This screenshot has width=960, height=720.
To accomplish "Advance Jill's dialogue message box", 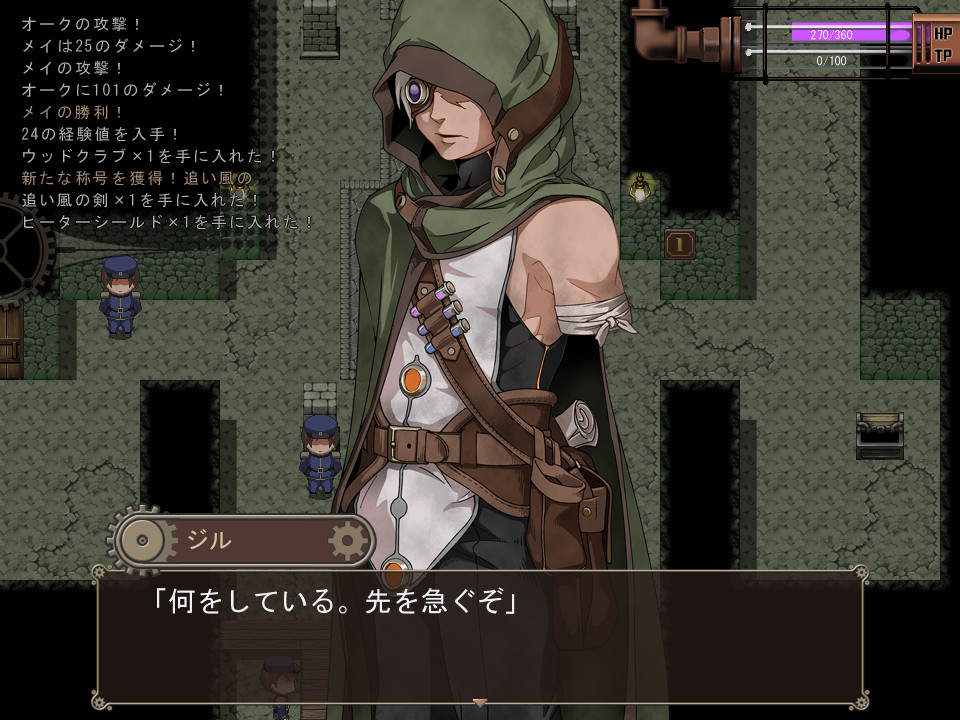I will click(480, 636).
